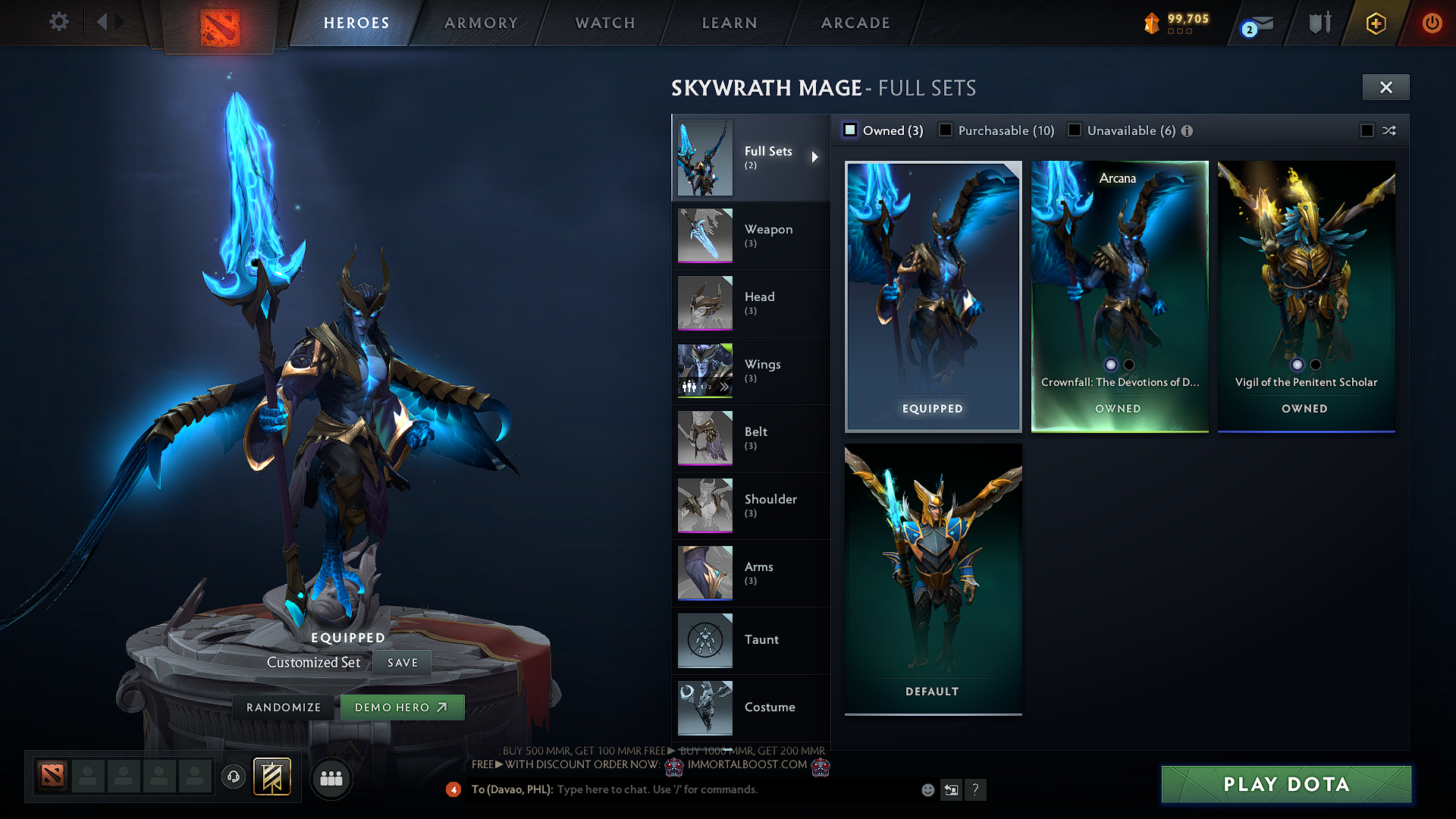Open the friends list with the group icon

[331, 777]
